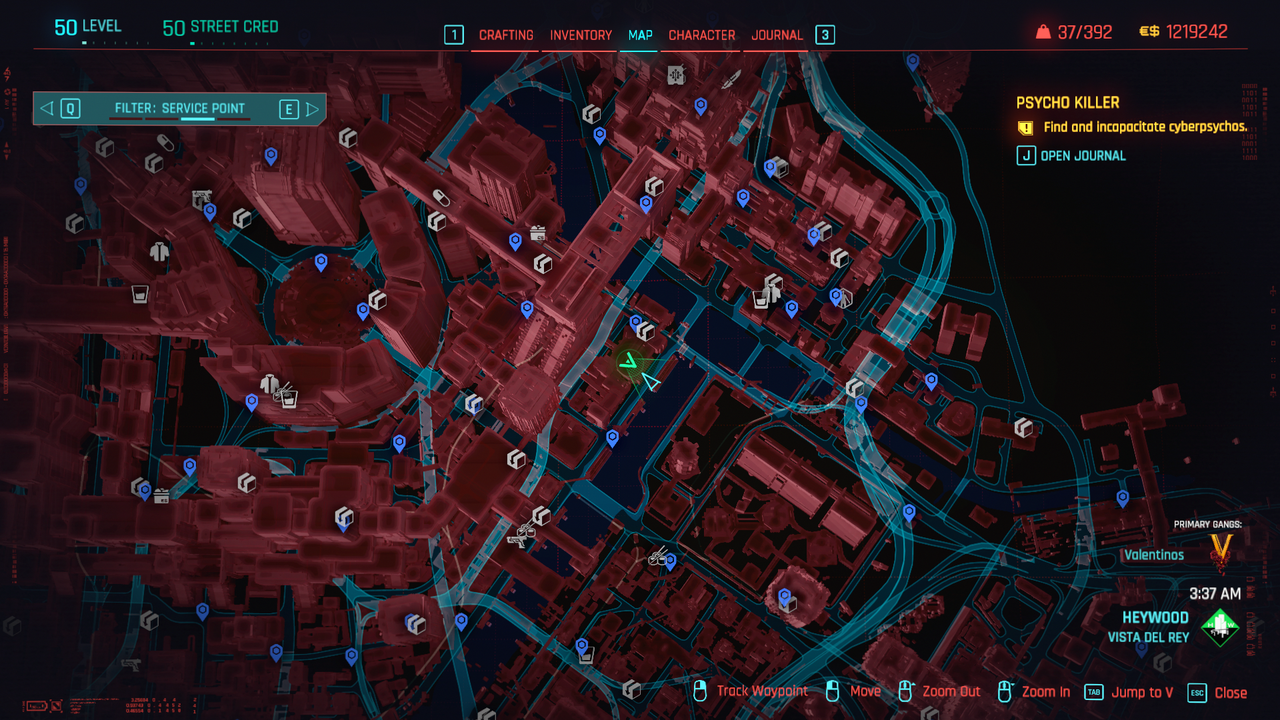Image resolution: width=1280 pixels, height=720 pixels.
Task: Select the circuit chip vendor map marker
Action: click(676, 74)
